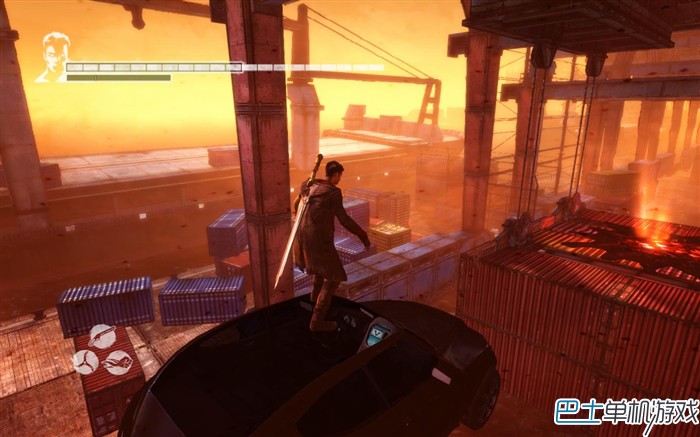Choose the three-bladed shuriken weapon icon
The image size is (700, 437).
pyautogui.click(x=85, y=362)
